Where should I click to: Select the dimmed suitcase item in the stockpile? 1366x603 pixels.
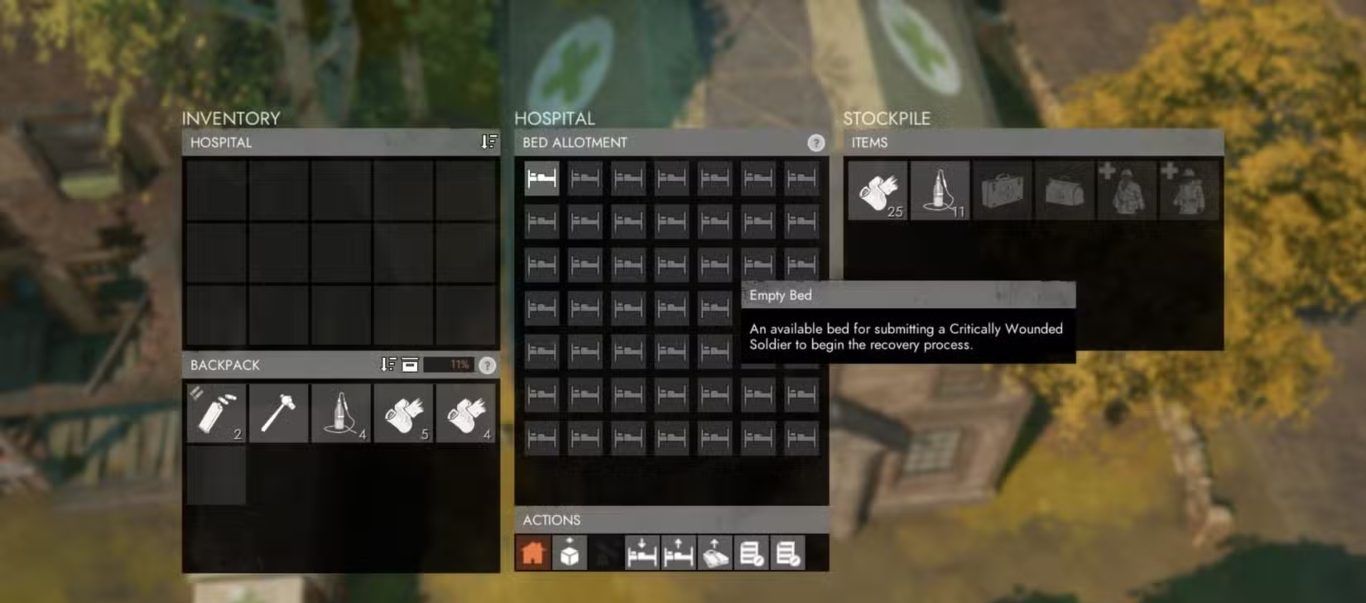[1003, 190]
